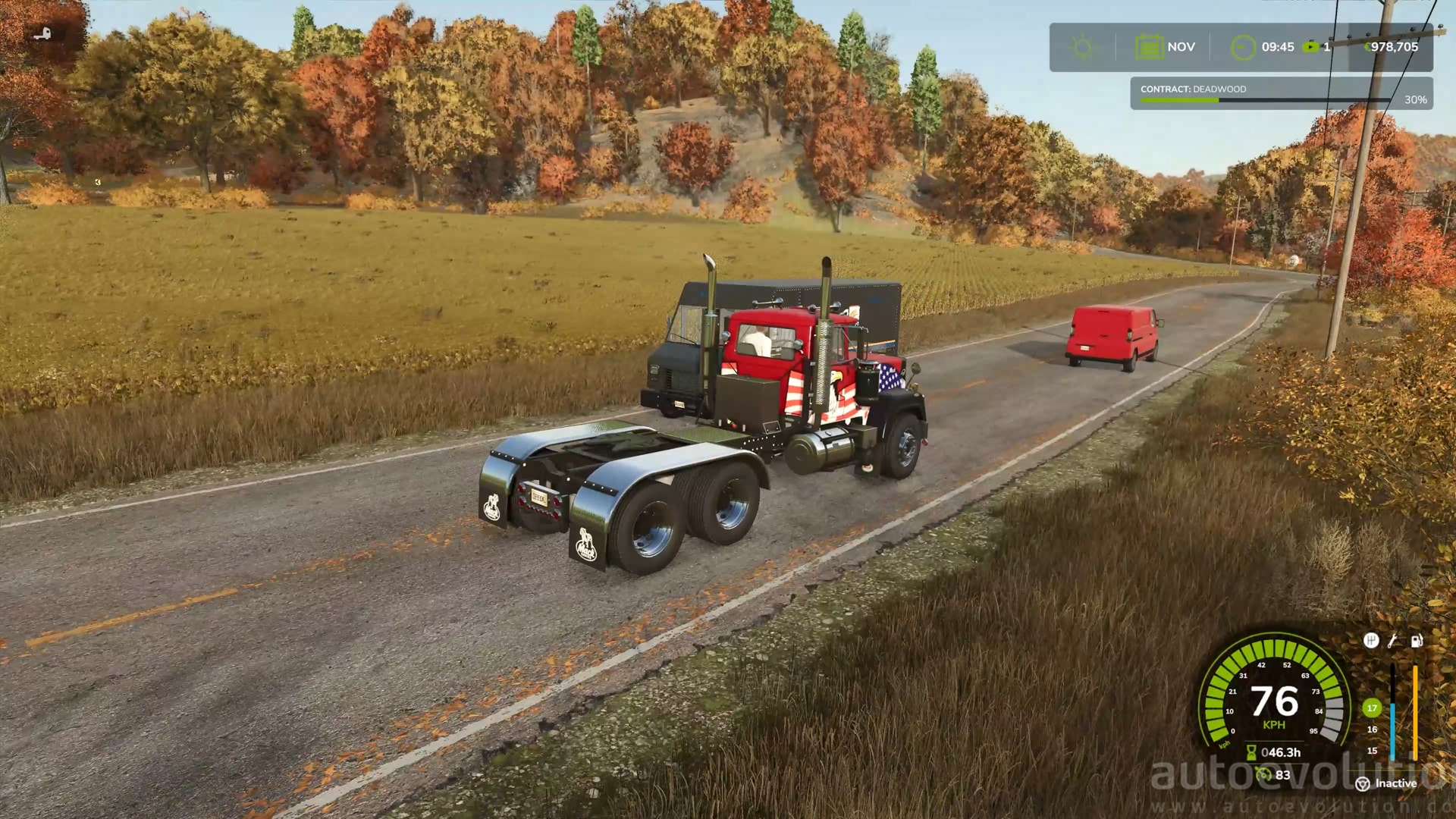Click the cruise control speed icon

[x=1263, y=774]
